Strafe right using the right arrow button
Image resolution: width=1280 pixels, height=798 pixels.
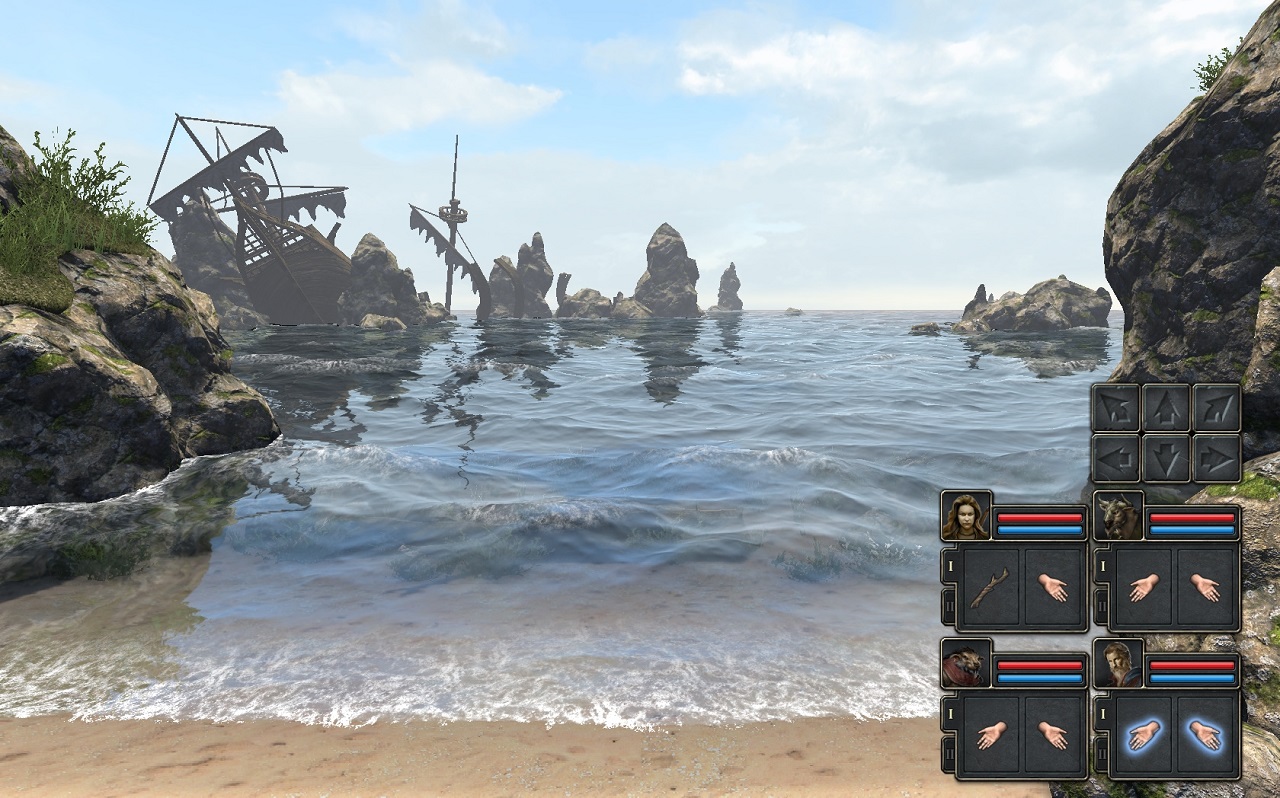1217,458
